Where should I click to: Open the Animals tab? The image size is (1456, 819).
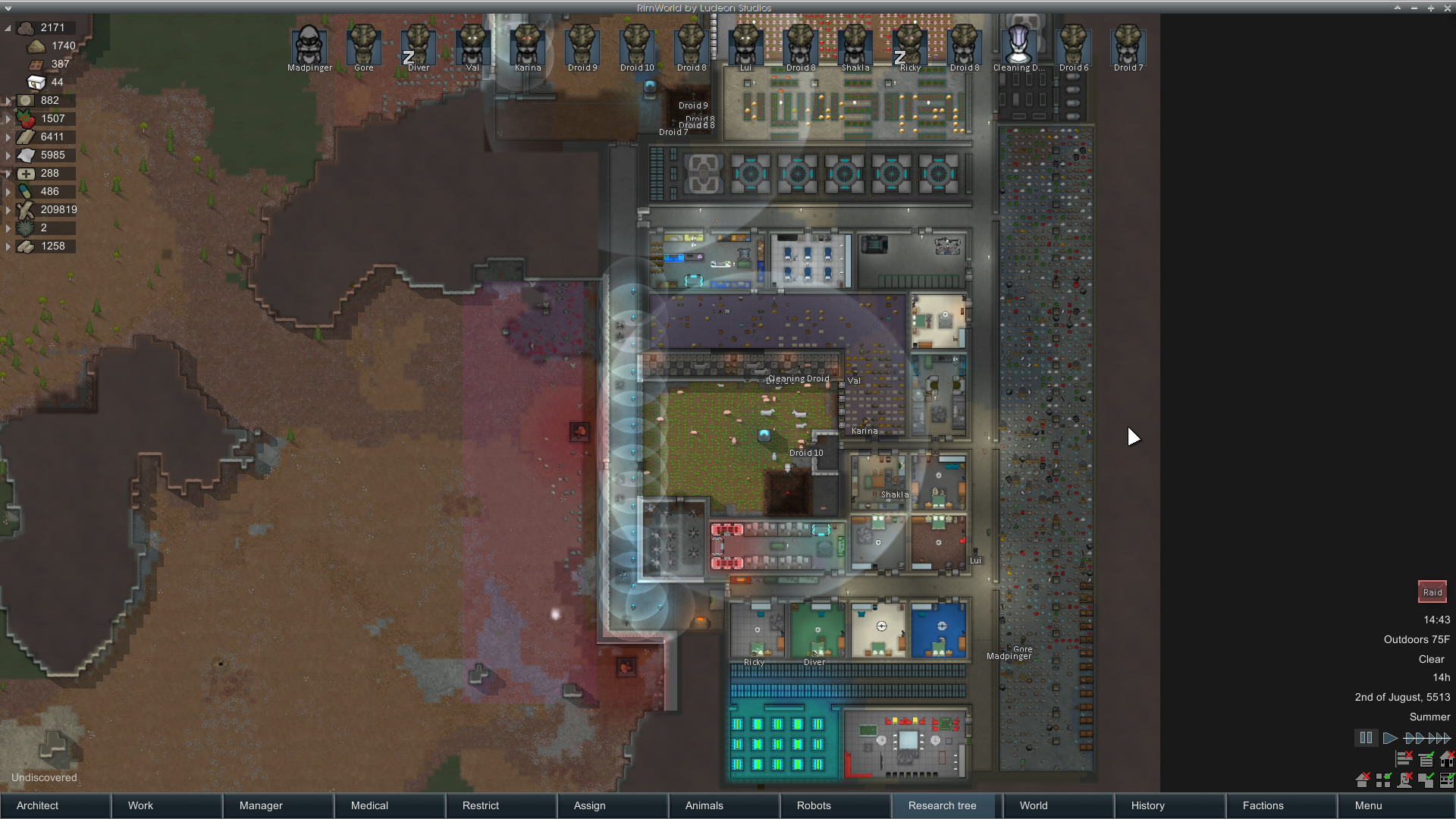click(724, 805)
